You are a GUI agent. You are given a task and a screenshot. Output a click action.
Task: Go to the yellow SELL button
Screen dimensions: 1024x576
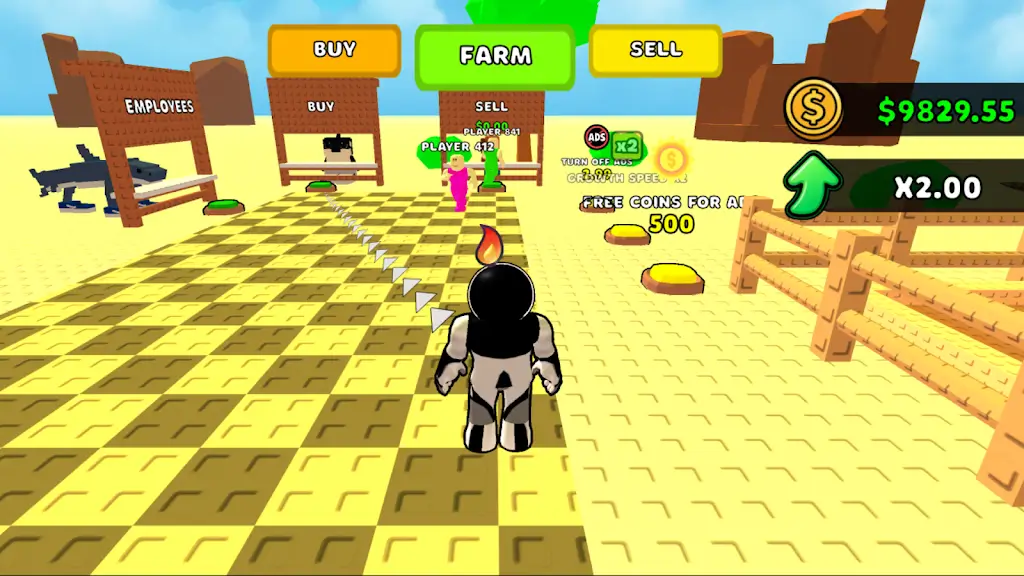tap(656, 50)
